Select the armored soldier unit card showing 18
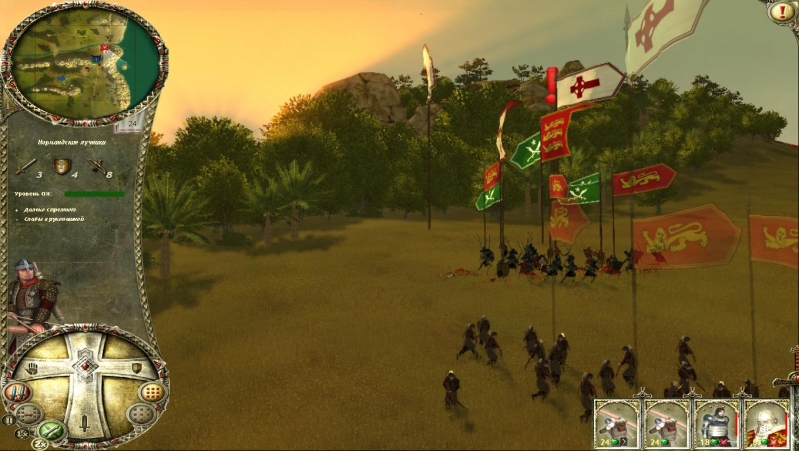This screenshot has height=451, width=799. pyautogui.click(x=716, y=424)
